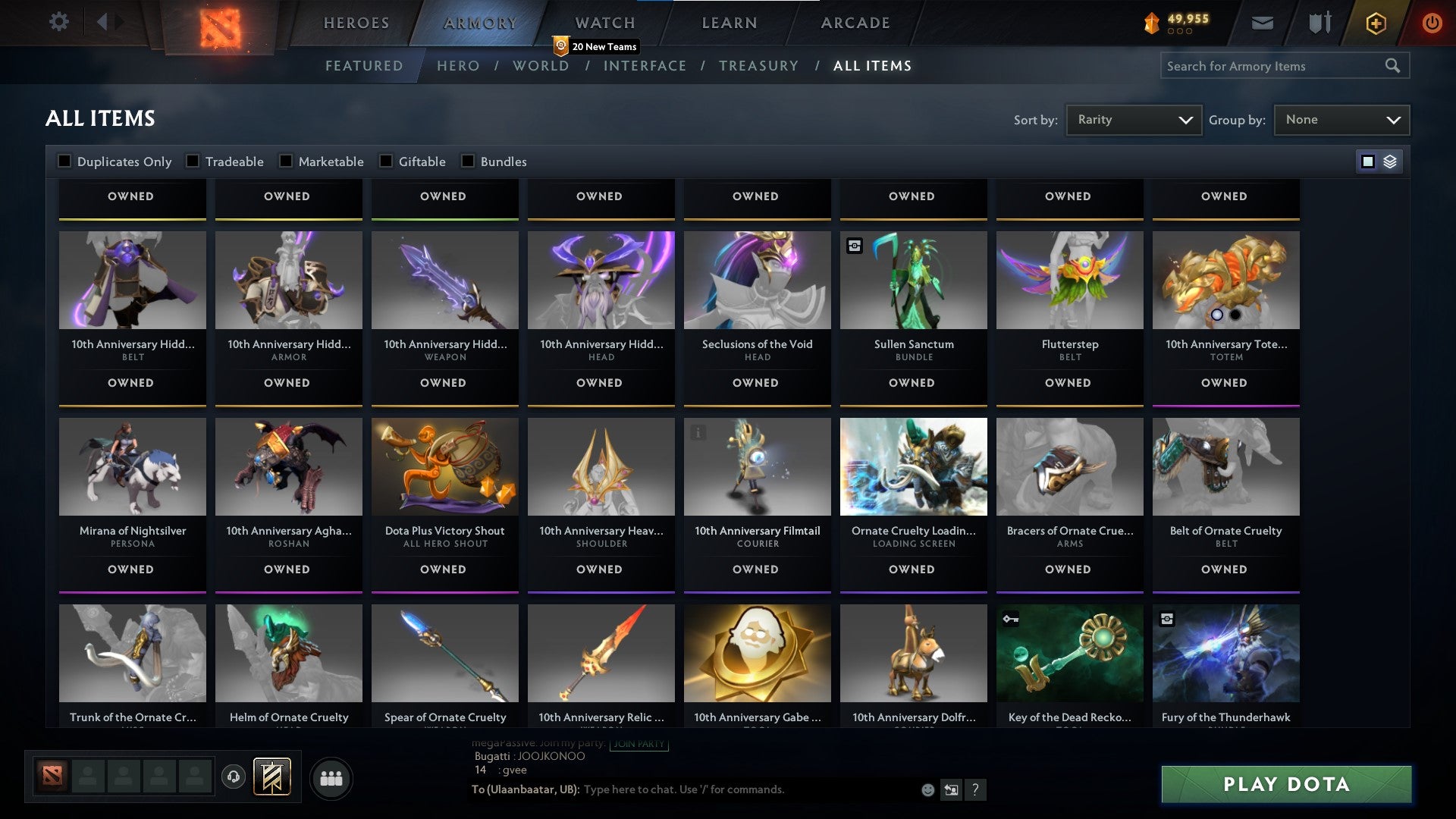
Task: Open the messages envelope icon
Action: pos(1263,23)
